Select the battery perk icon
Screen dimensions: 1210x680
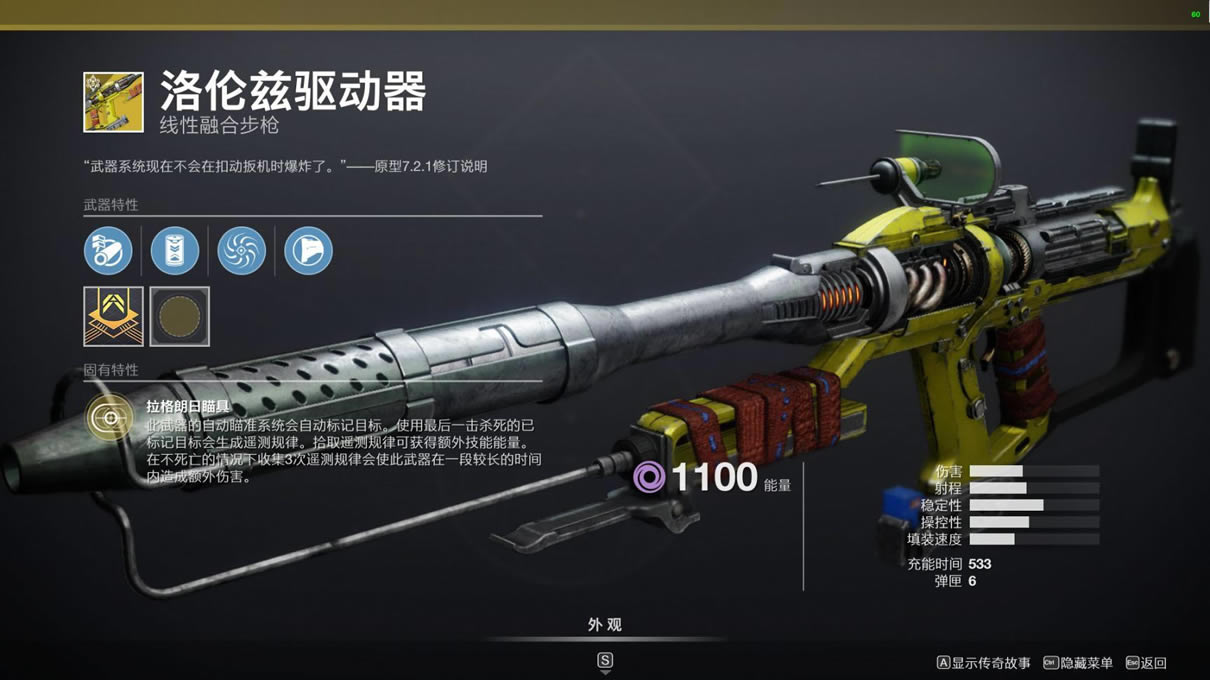click(x=175, y=250)
